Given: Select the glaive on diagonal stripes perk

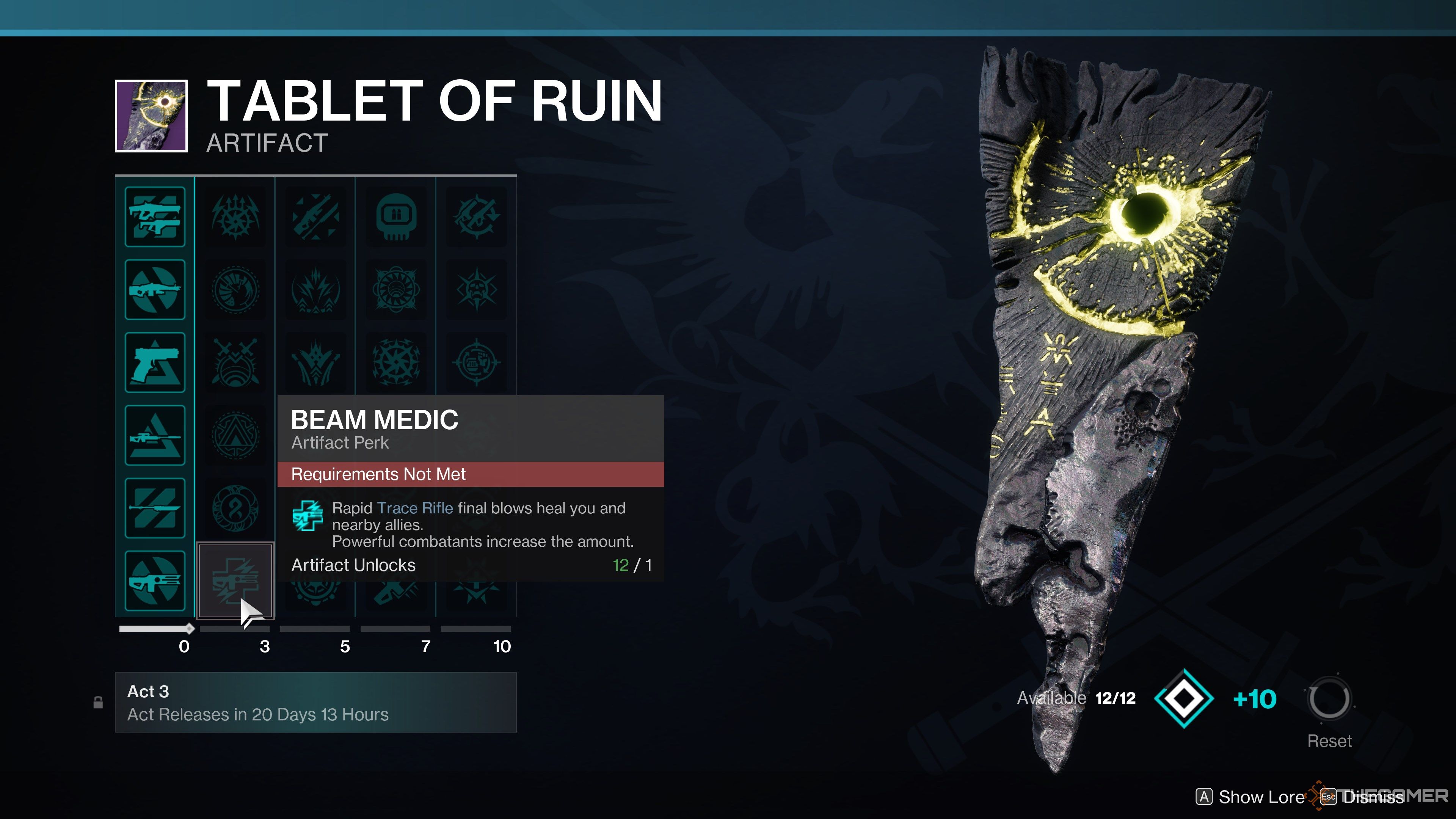Looking at the screenshot, I should pos(155,508).
